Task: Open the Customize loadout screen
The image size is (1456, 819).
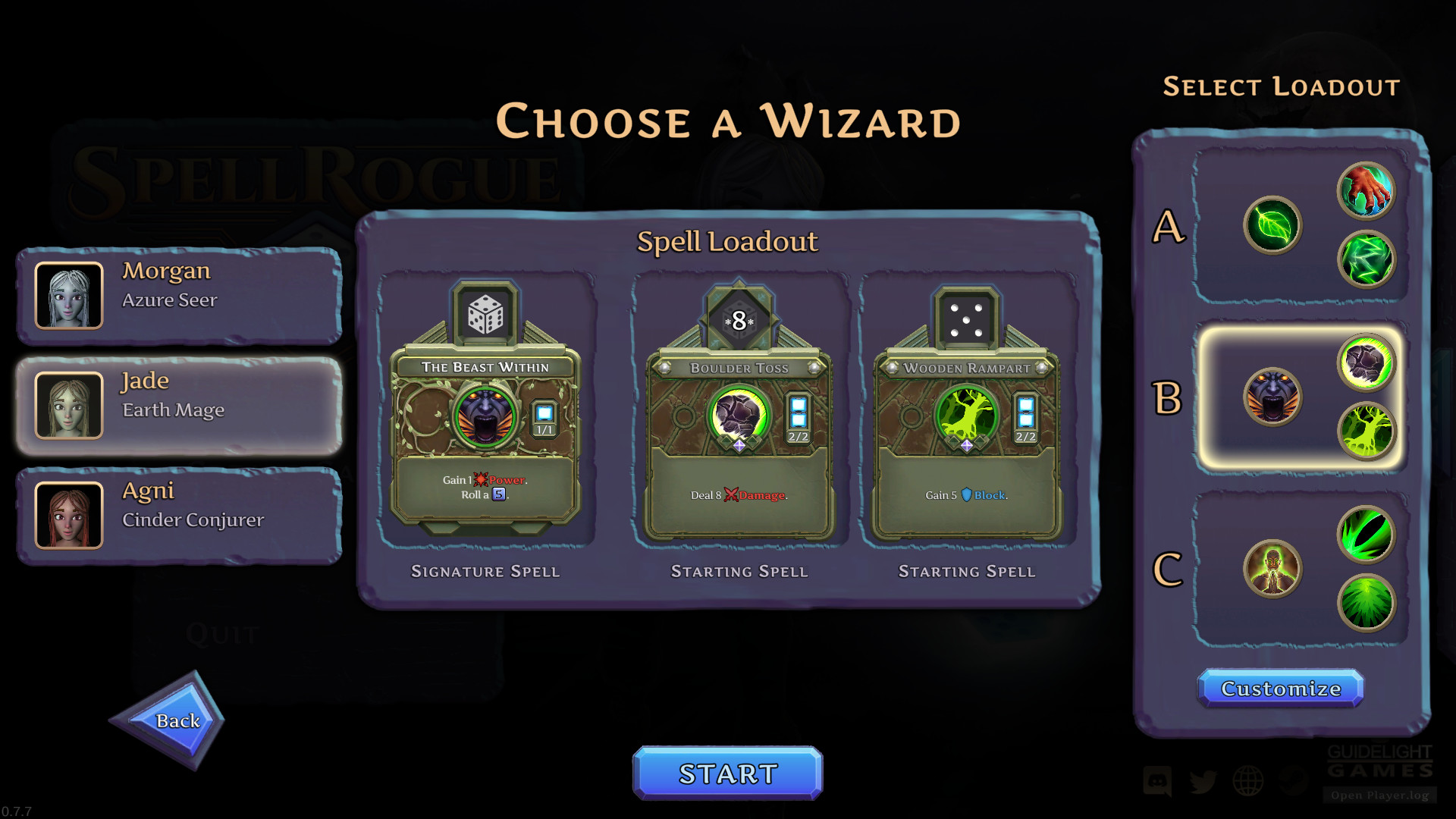Action: pos(1282,689)
